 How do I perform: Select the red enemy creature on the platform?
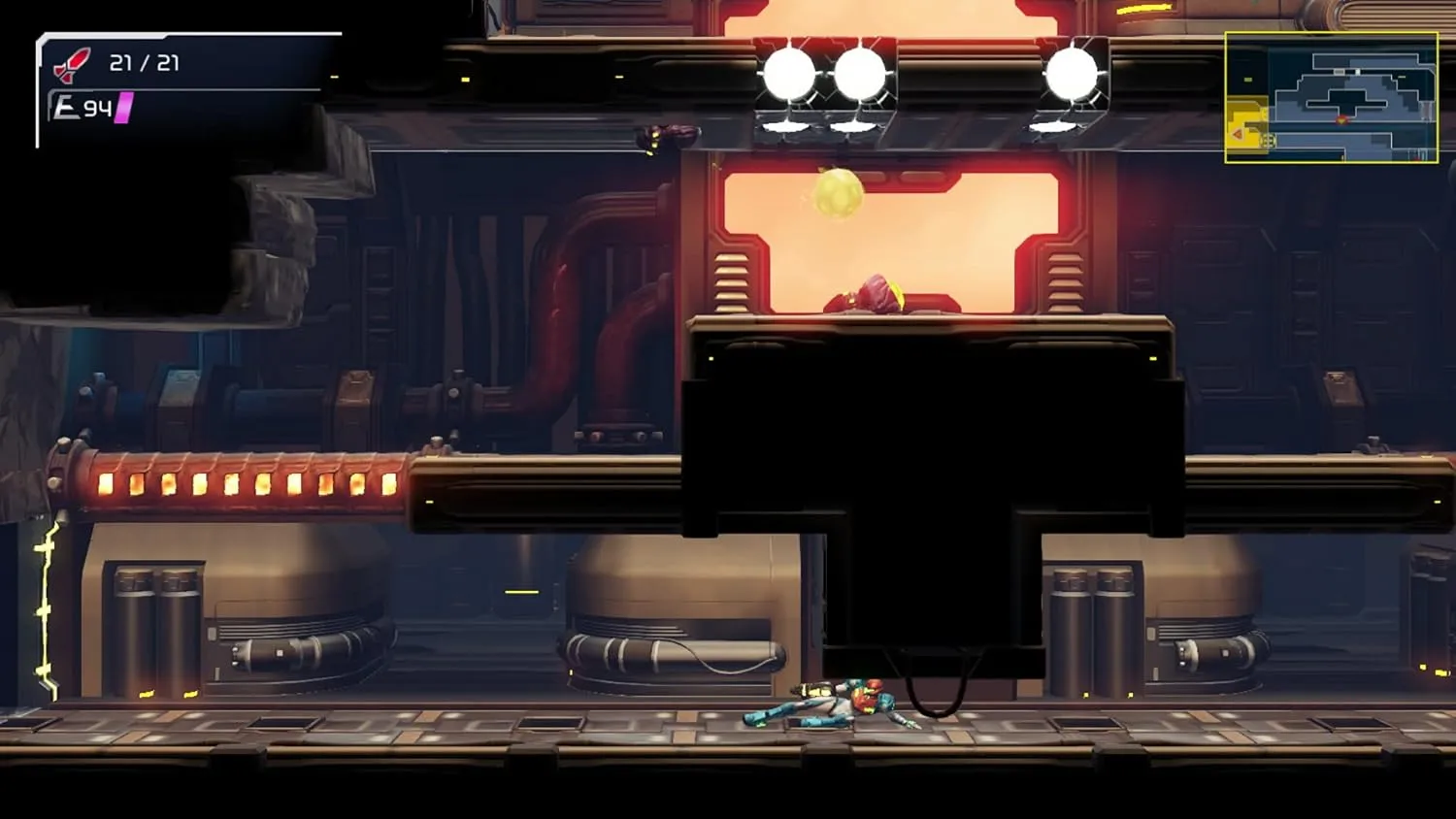(x=875, y=293)
